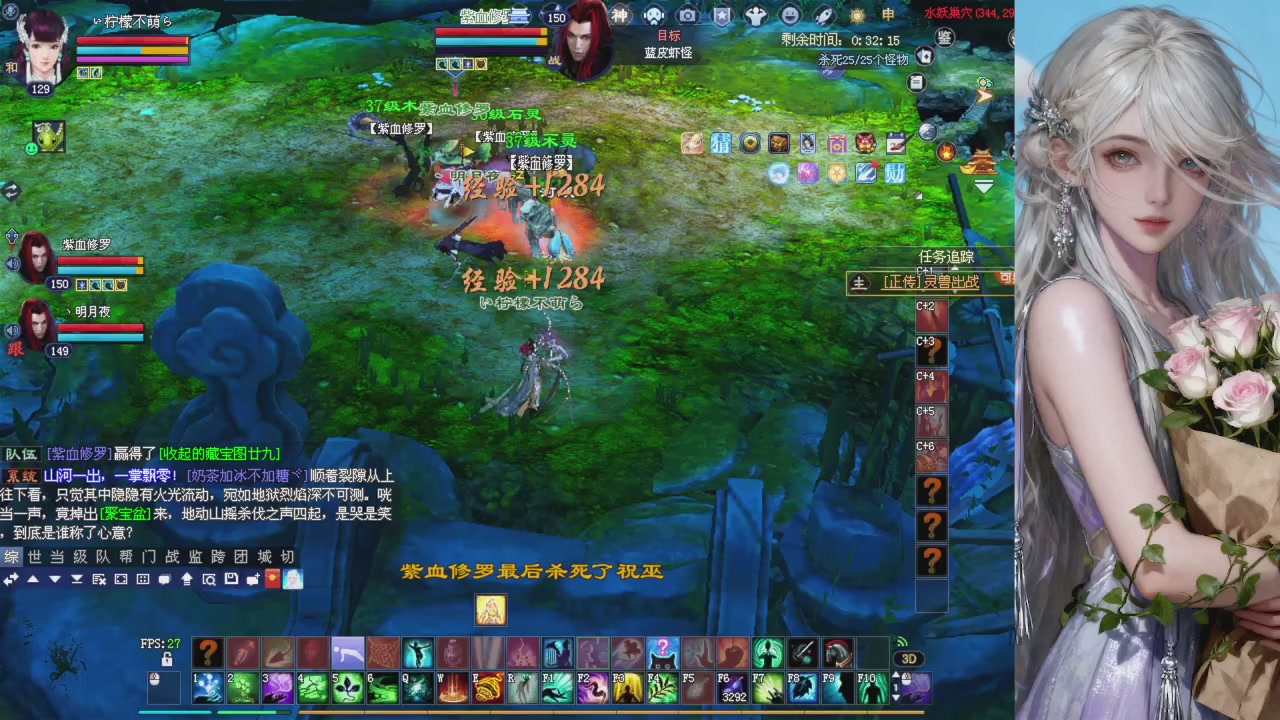Open the red envelope icon in chat toolbar
This screenshot has height=720, width=1280.
point(271,580)
